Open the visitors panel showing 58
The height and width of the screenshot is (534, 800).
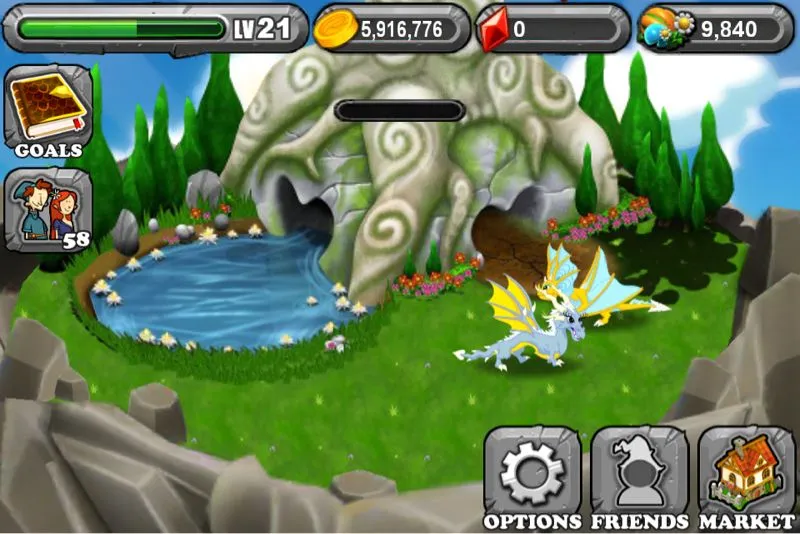pos(48,210)
